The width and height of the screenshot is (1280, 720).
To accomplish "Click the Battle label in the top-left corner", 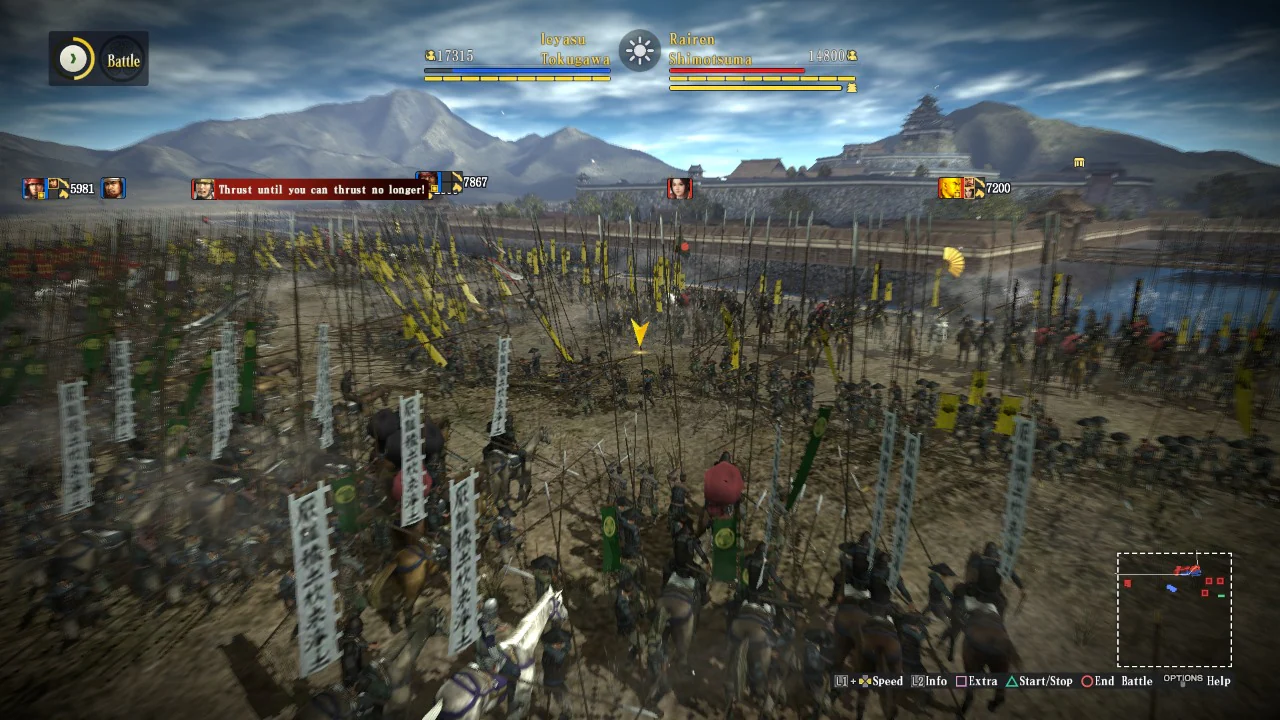I will tap(122, 59).
